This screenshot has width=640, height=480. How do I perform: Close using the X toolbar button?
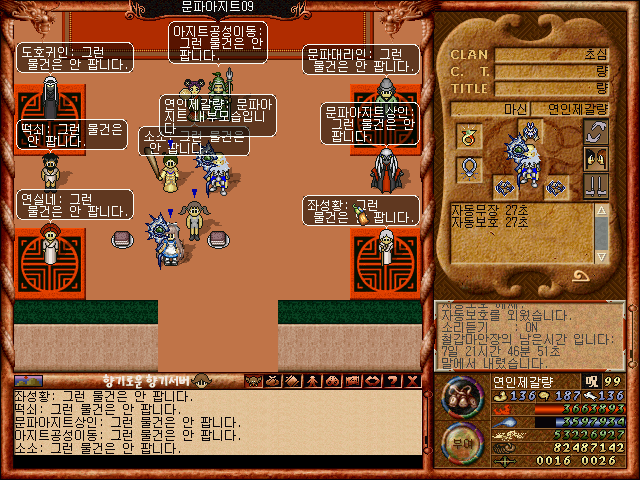tap(411, 380)
